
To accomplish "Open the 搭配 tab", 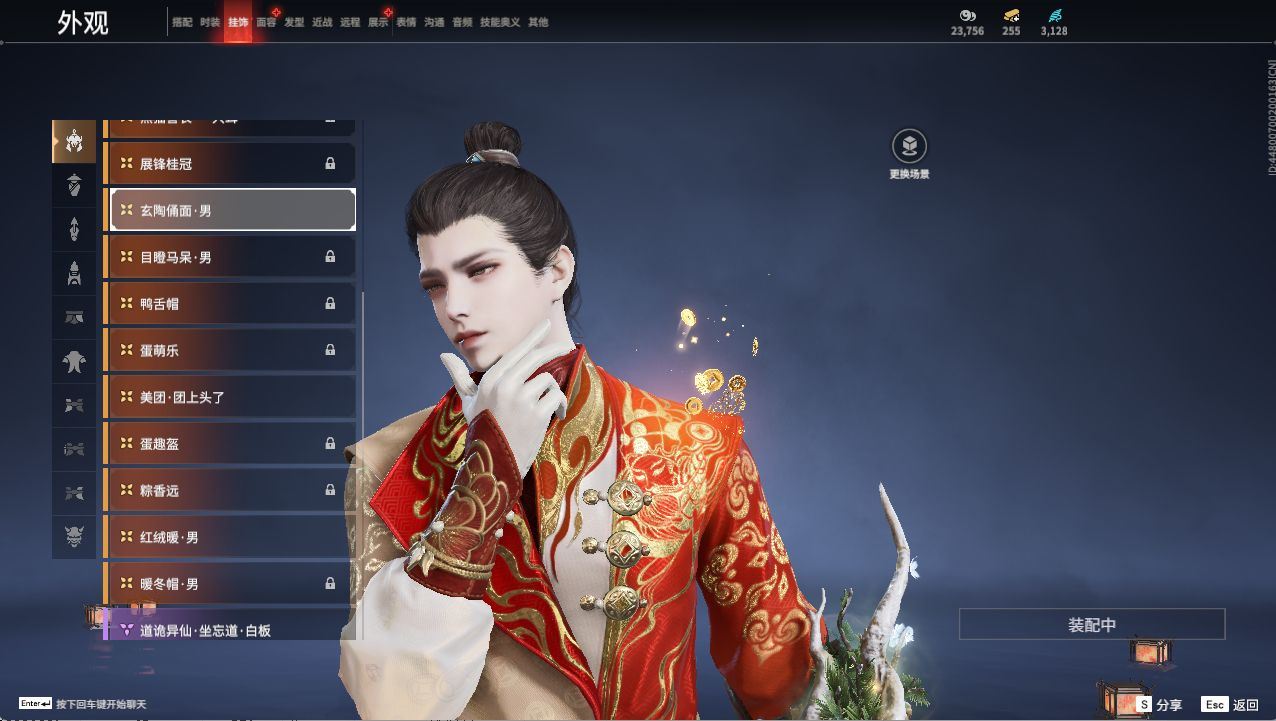I will [182, 22].
